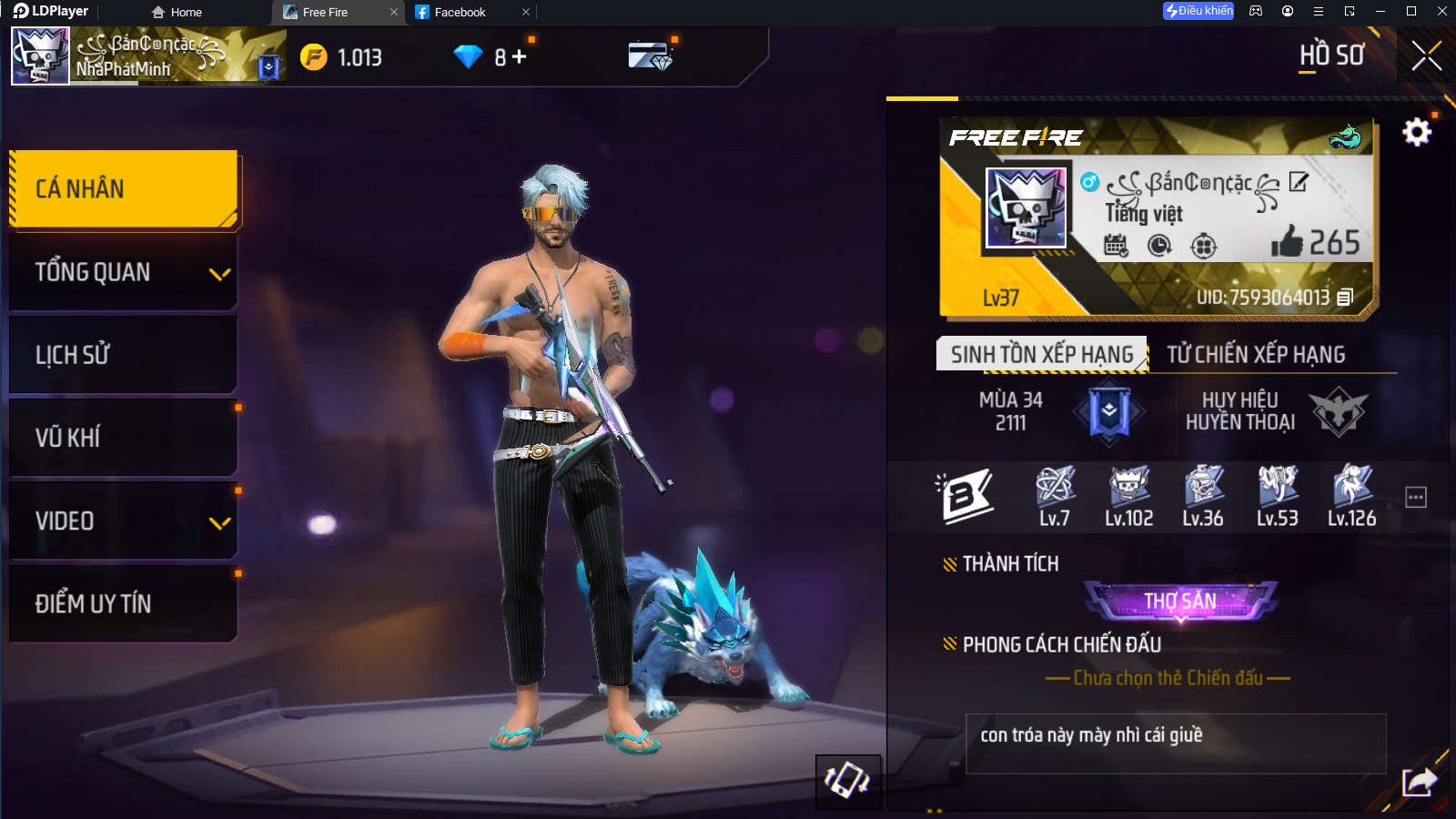Switch to the Facebook tab in LDPlayer
This screenshot has height=819, width=1456.
click(460, 12)
